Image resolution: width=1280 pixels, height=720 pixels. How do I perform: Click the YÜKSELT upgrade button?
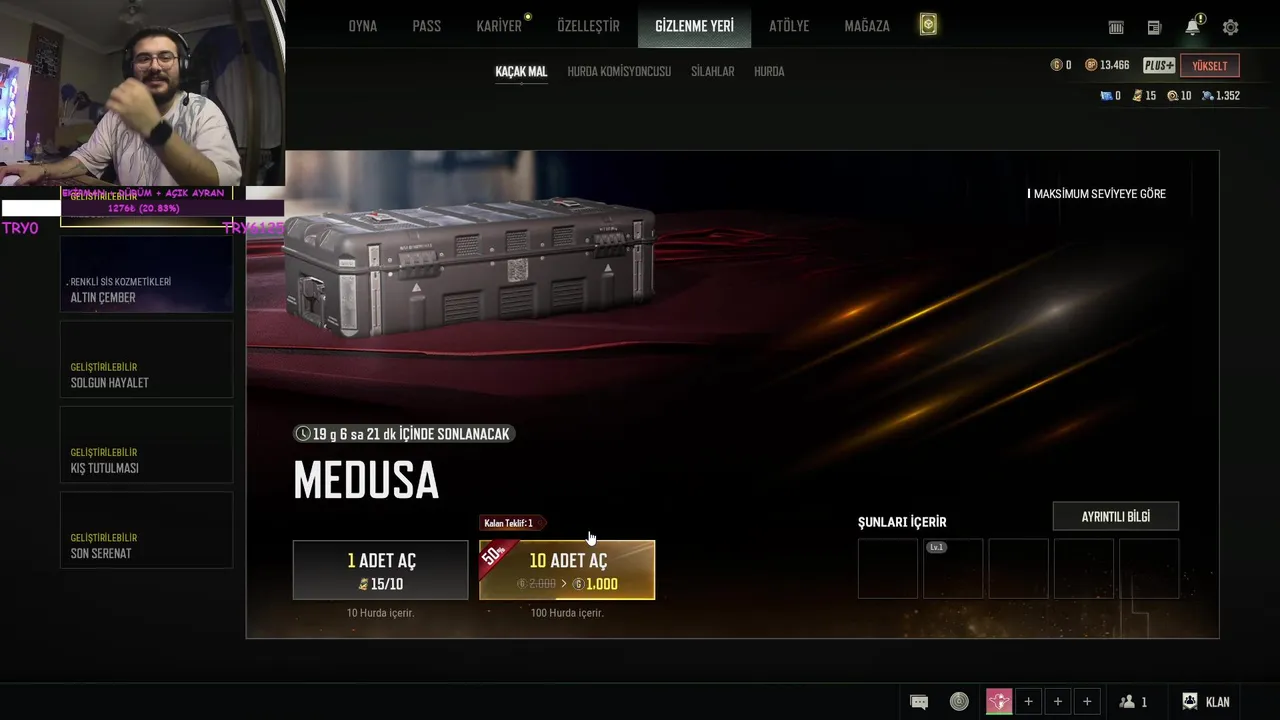click(x=1210, y=66)
